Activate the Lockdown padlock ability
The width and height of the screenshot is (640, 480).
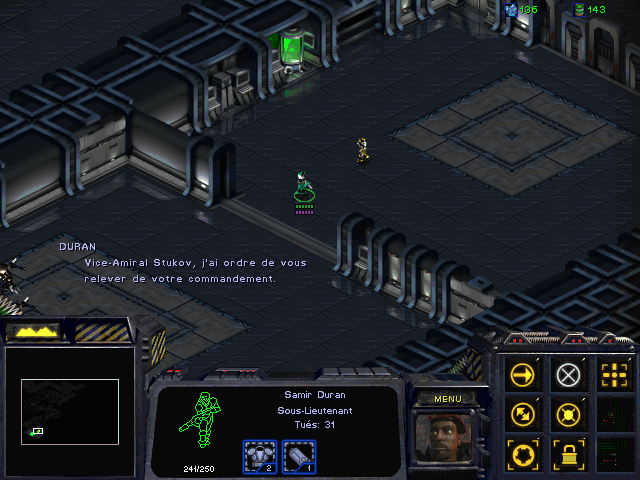(567, 453)
